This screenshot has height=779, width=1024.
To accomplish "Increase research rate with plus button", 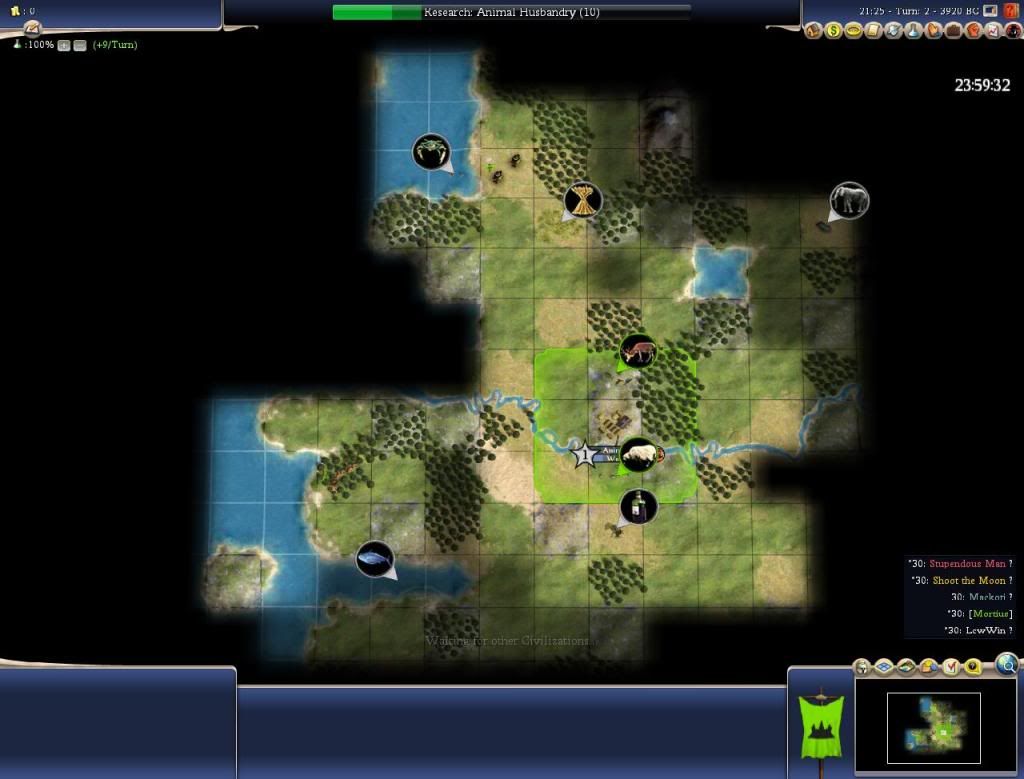I will [64, 46].
